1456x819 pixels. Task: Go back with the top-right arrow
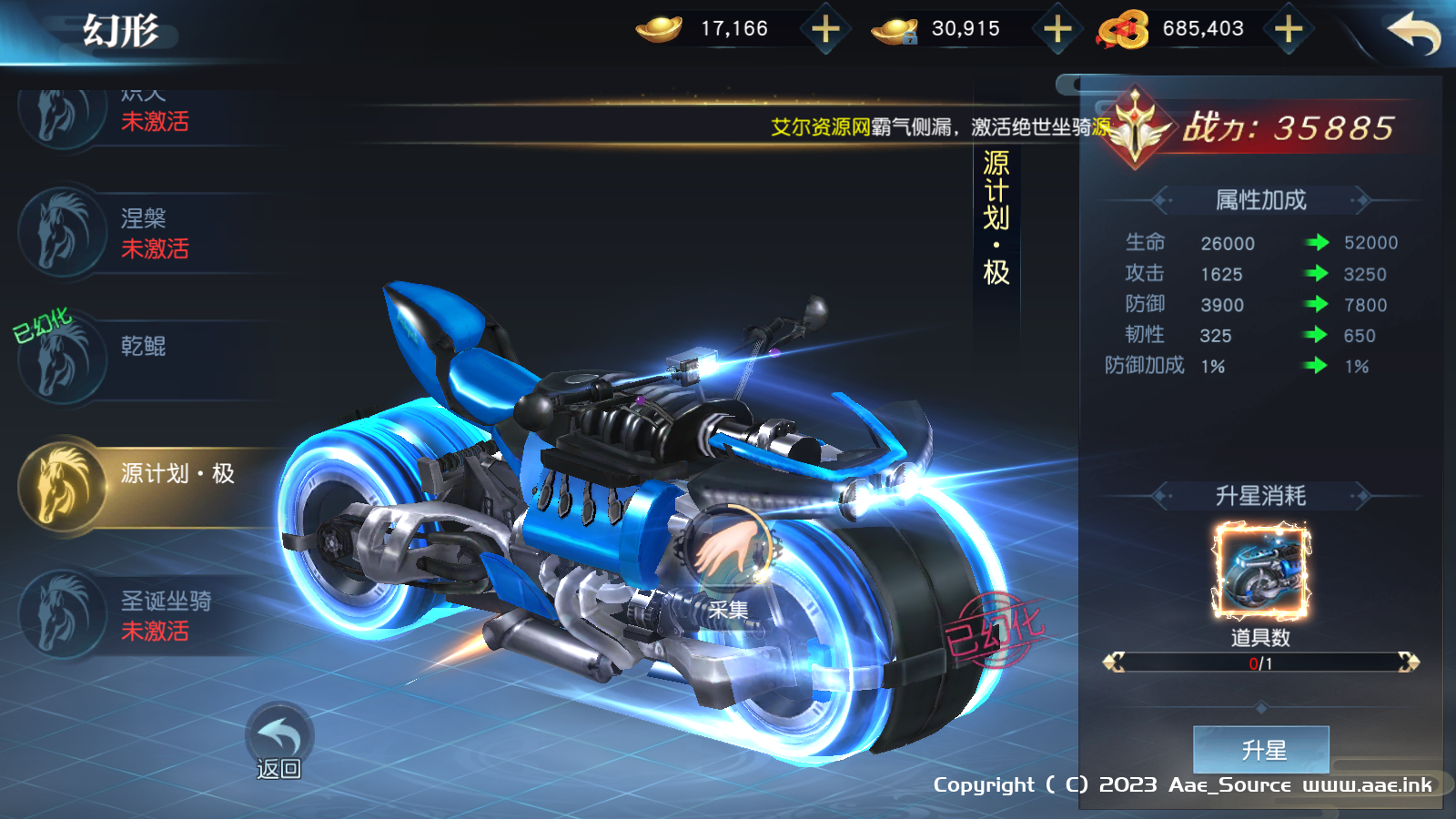1413,33
